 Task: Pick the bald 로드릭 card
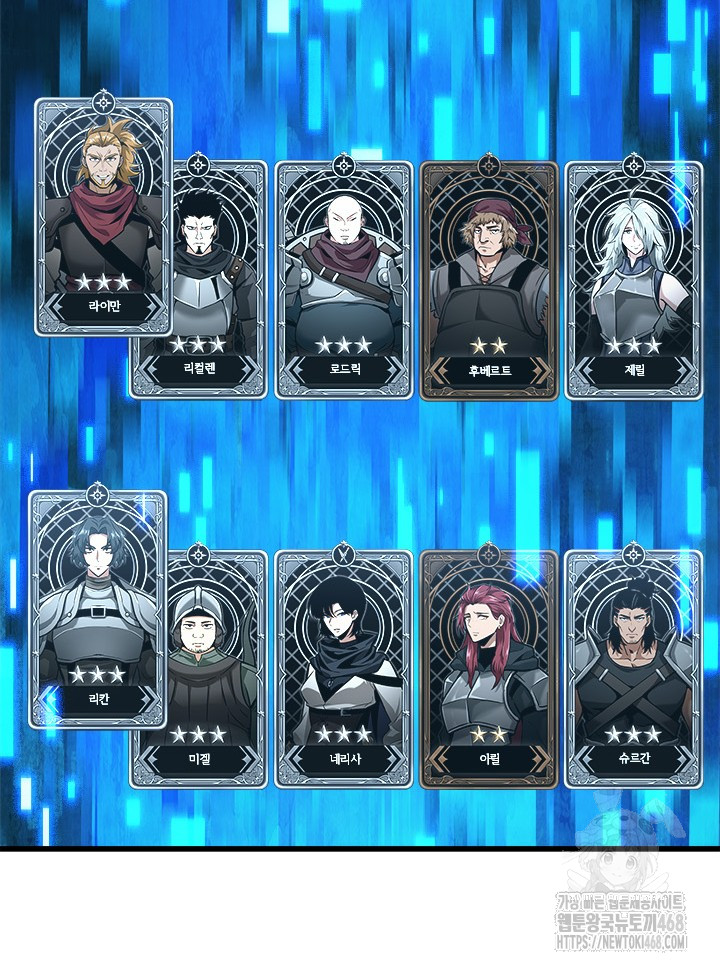click(x=343, y=280)
